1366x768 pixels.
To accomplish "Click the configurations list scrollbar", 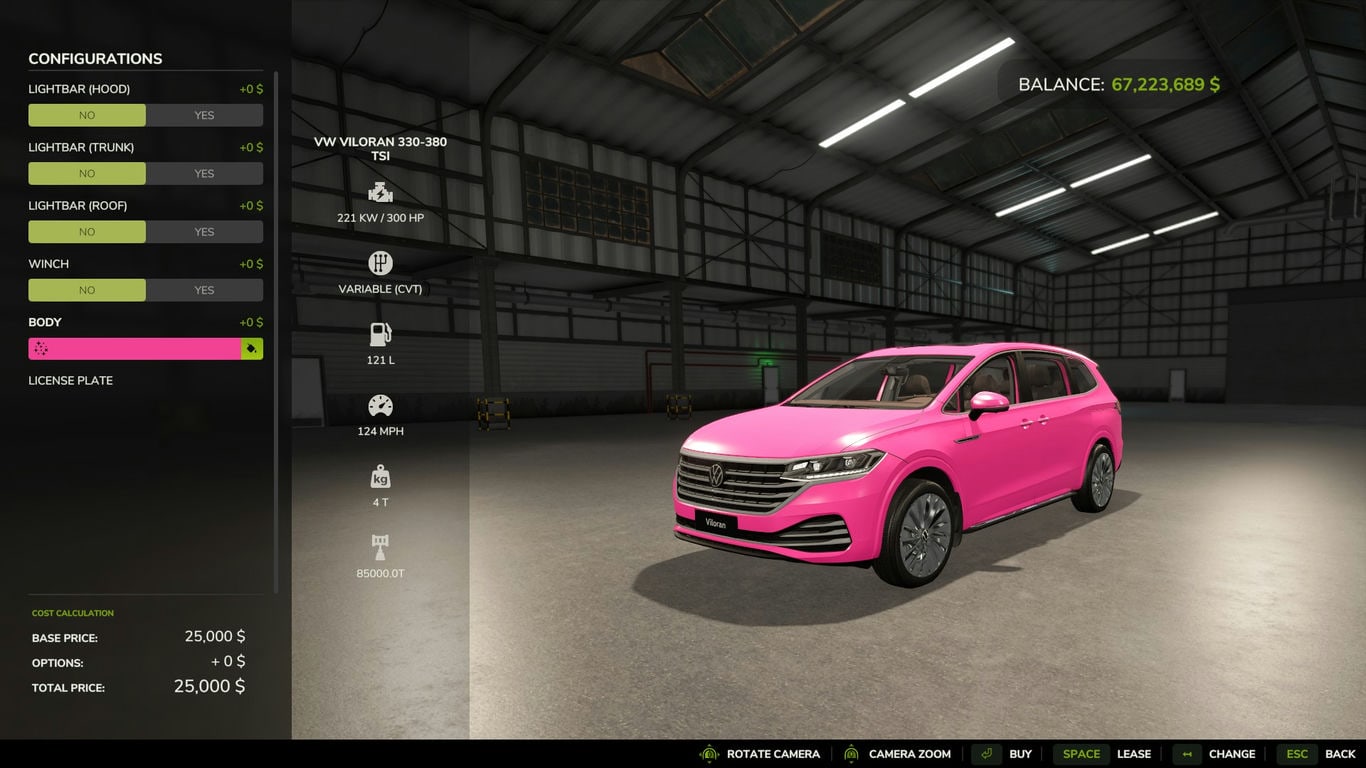I will (276, 330).
